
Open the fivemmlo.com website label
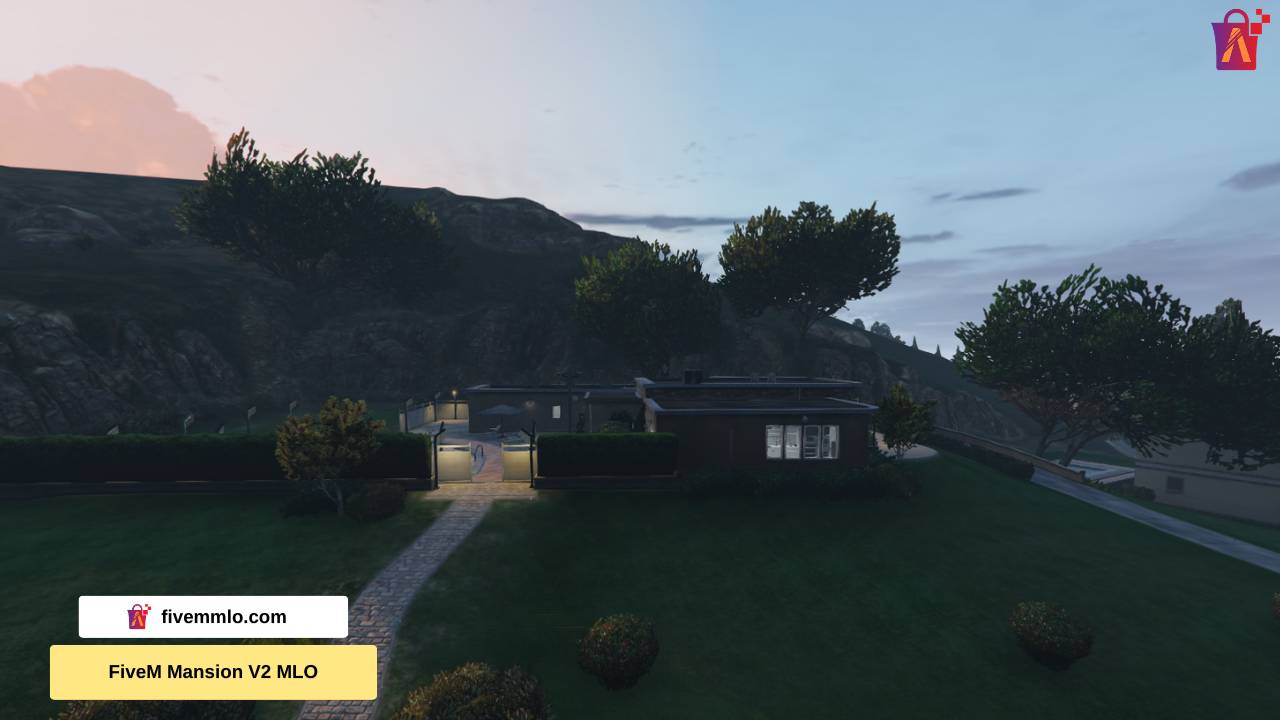(x=213, y=617)
